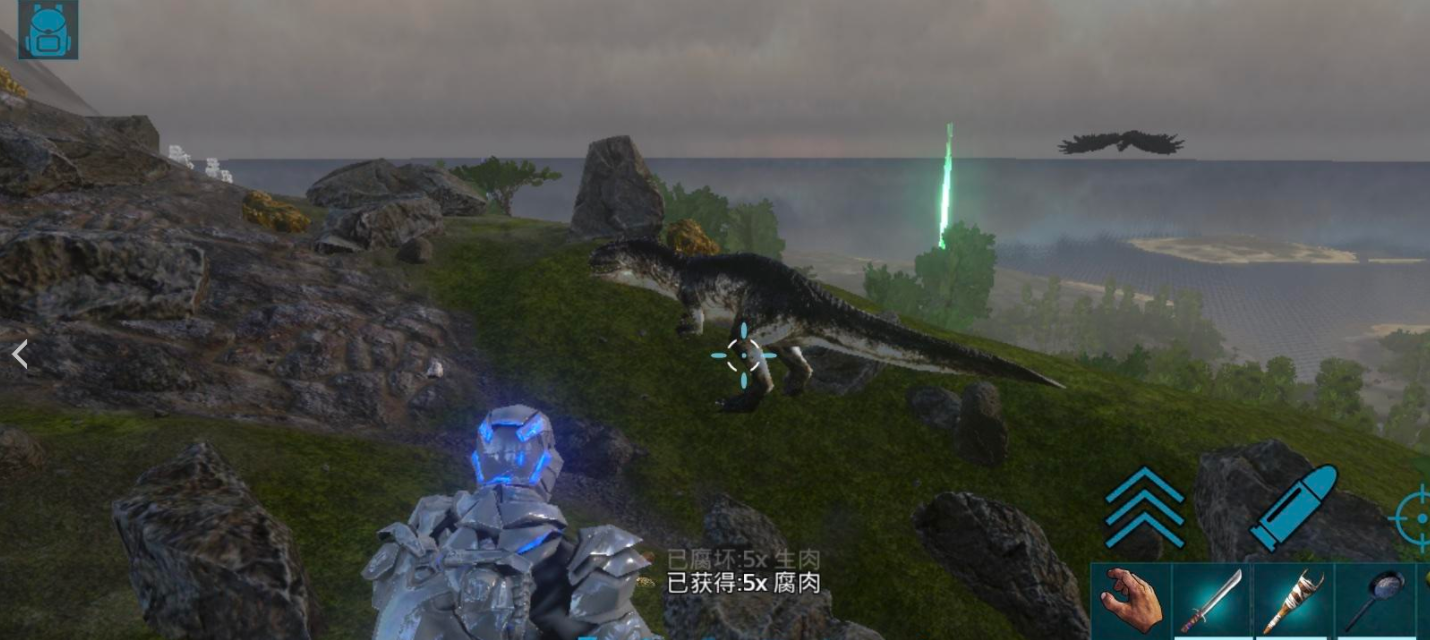1430x640 pixels.
Task: Expand the left-edge arrow panel
Action: pos(19,354)
